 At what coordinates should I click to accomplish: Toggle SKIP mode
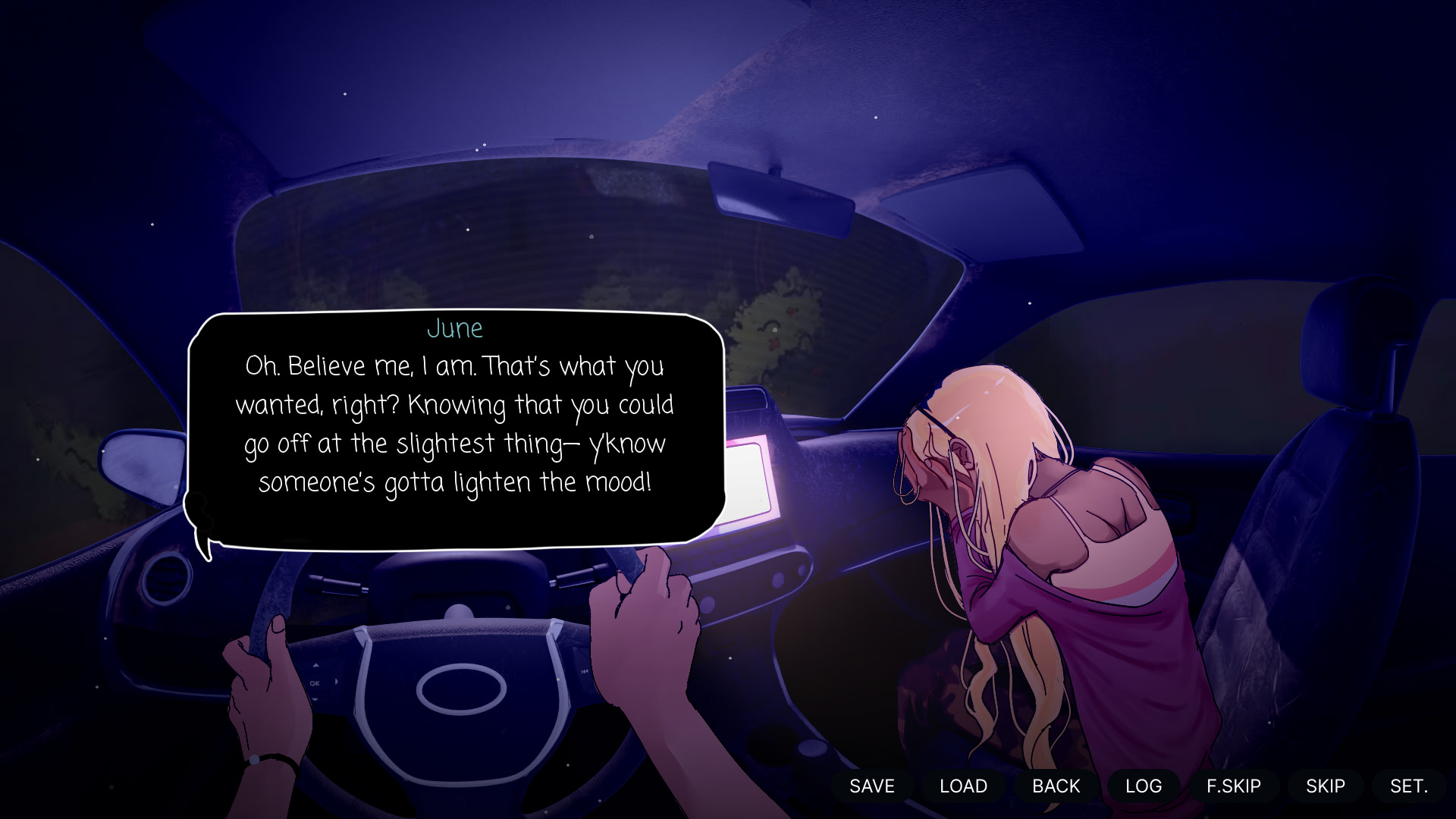coord(1326,786)
